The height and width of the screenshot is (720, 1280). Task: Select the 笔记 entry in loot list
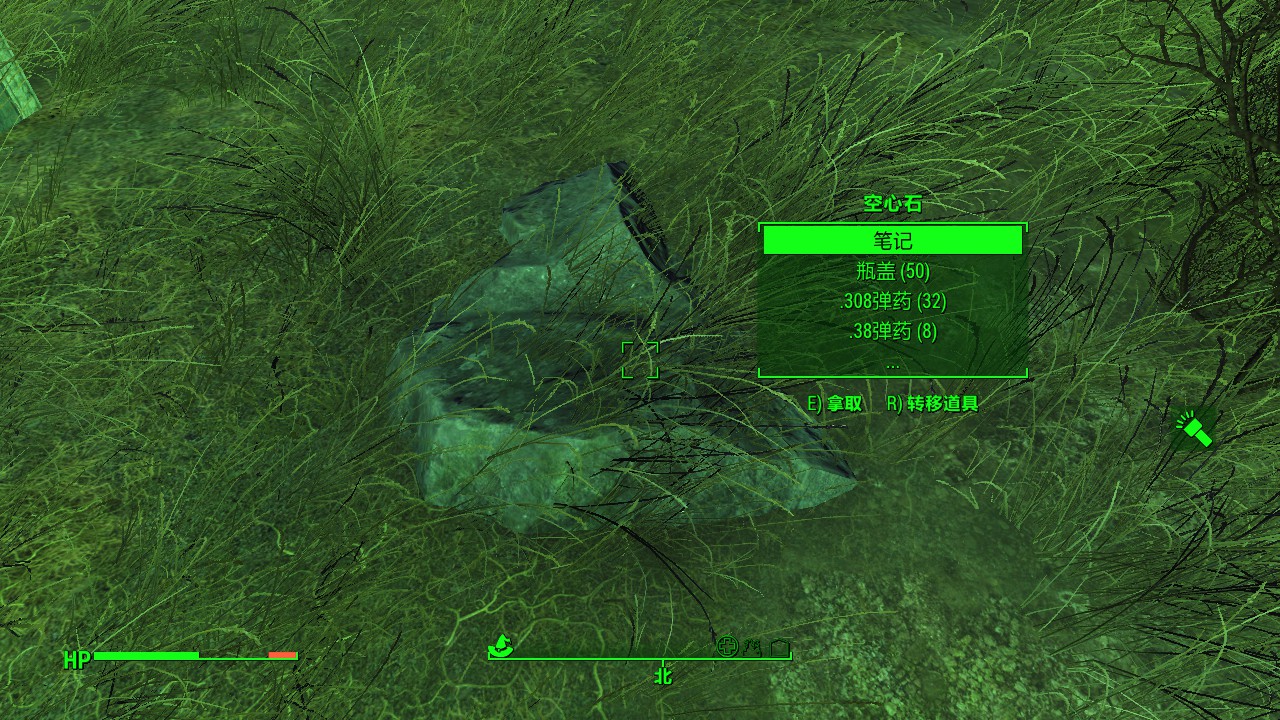point(892,241)
